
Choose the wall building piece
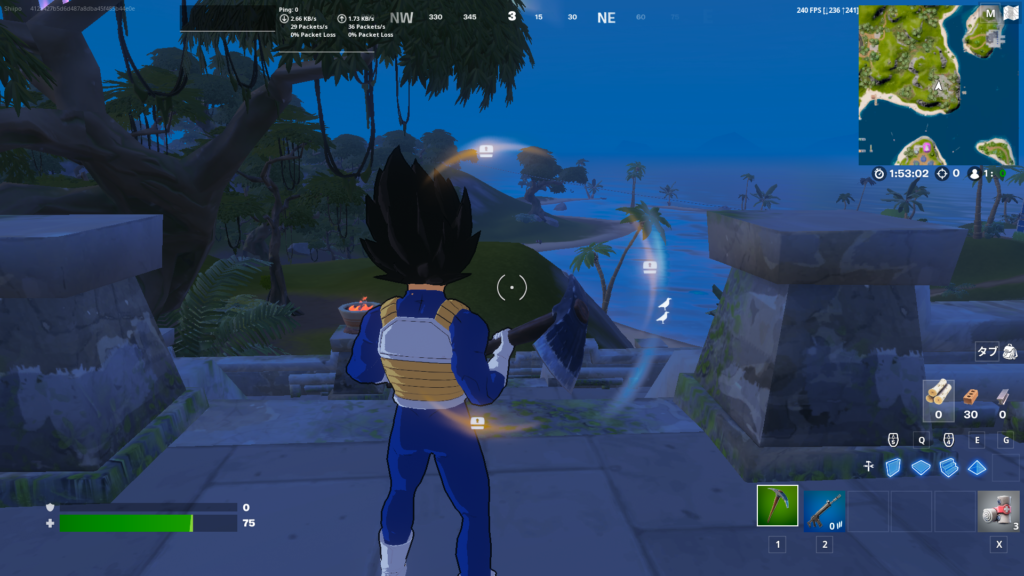click(894, 467)
